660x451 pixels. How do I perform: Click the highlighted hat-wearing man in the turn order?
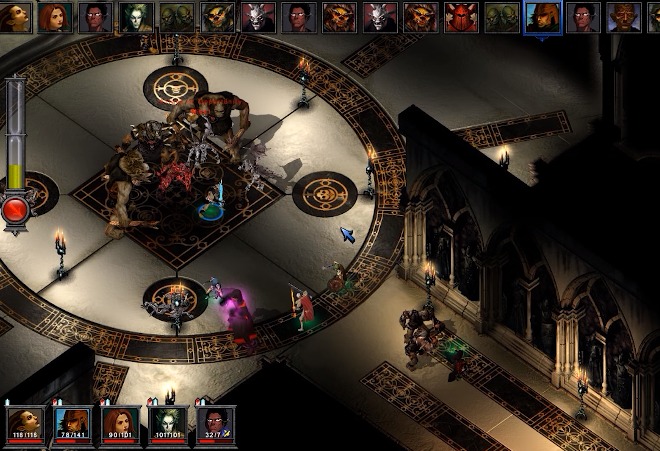542,17
